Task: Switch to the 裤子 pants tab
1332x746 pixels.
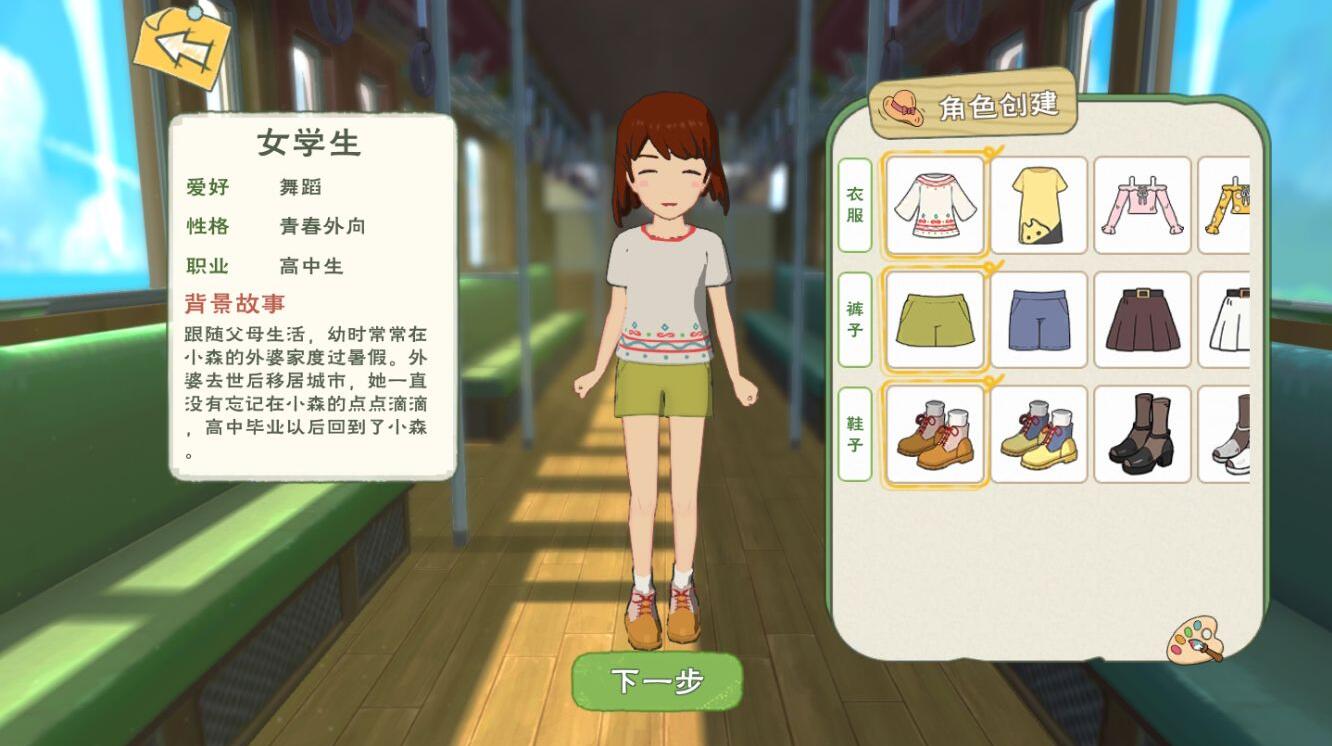Action: tap(855, 320)
